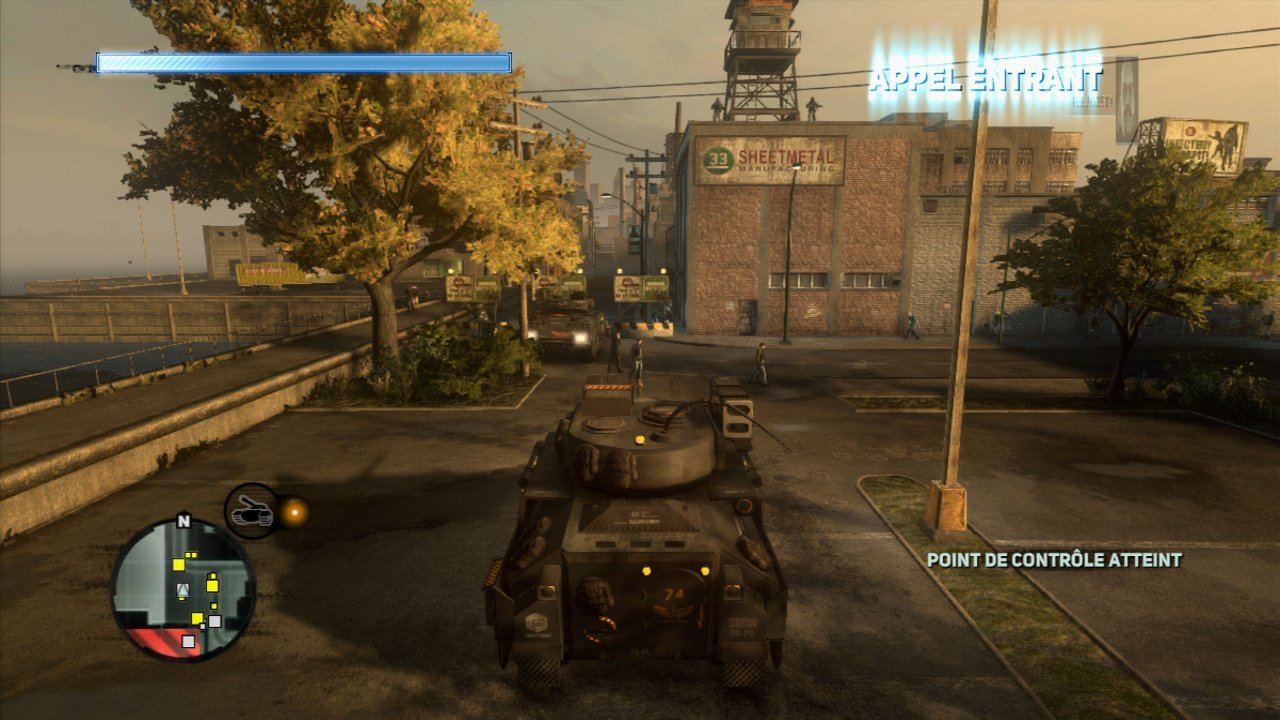Select the white triangle player marker on minimap
1280x720 pixels.
[183, 588]
